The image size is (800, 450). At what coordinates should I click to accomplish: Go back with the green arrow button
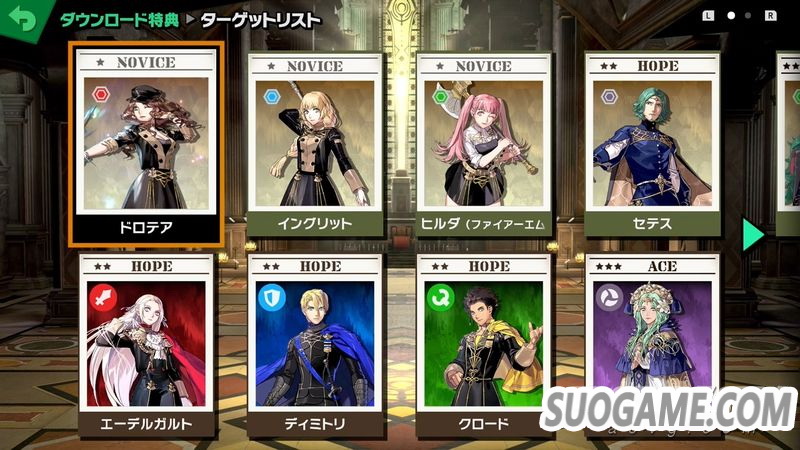click(x=20, y=19)
